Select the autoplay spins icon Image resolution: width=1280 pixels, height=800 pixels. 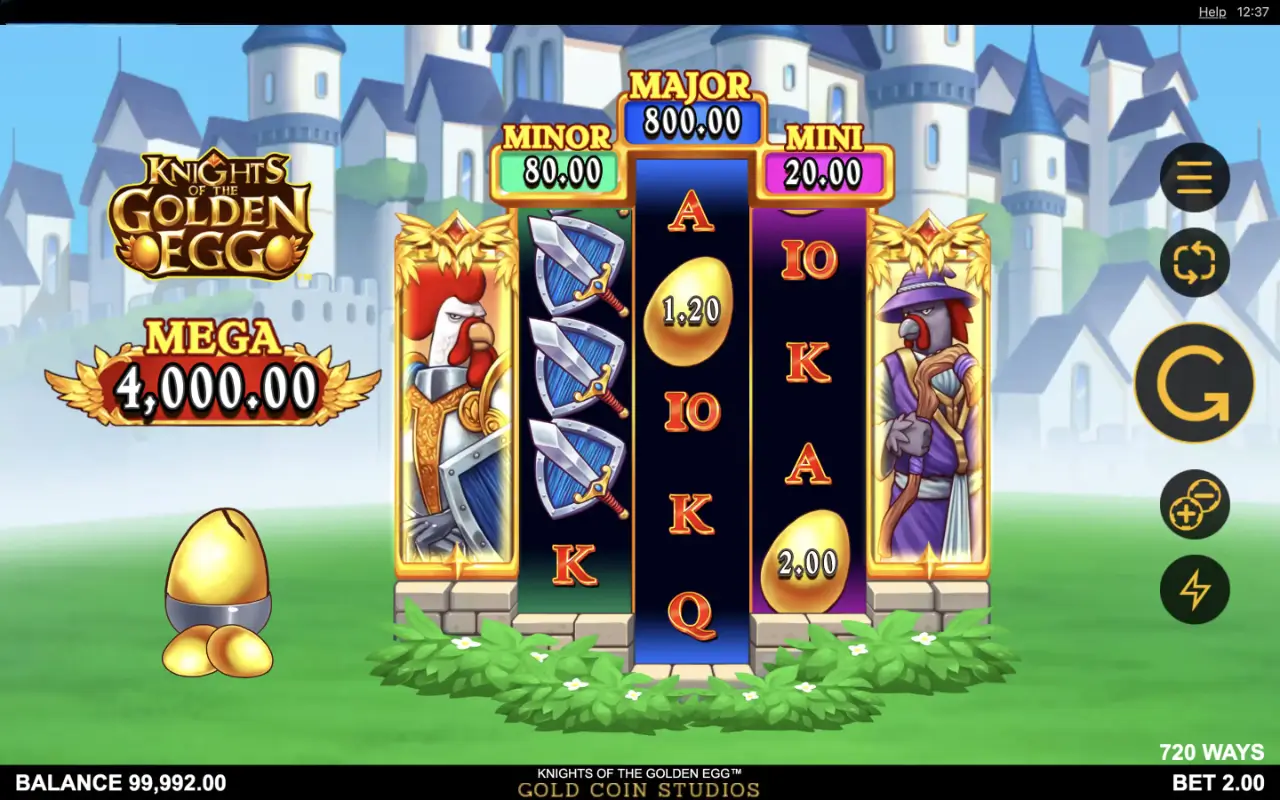(x=1193, y=264)
